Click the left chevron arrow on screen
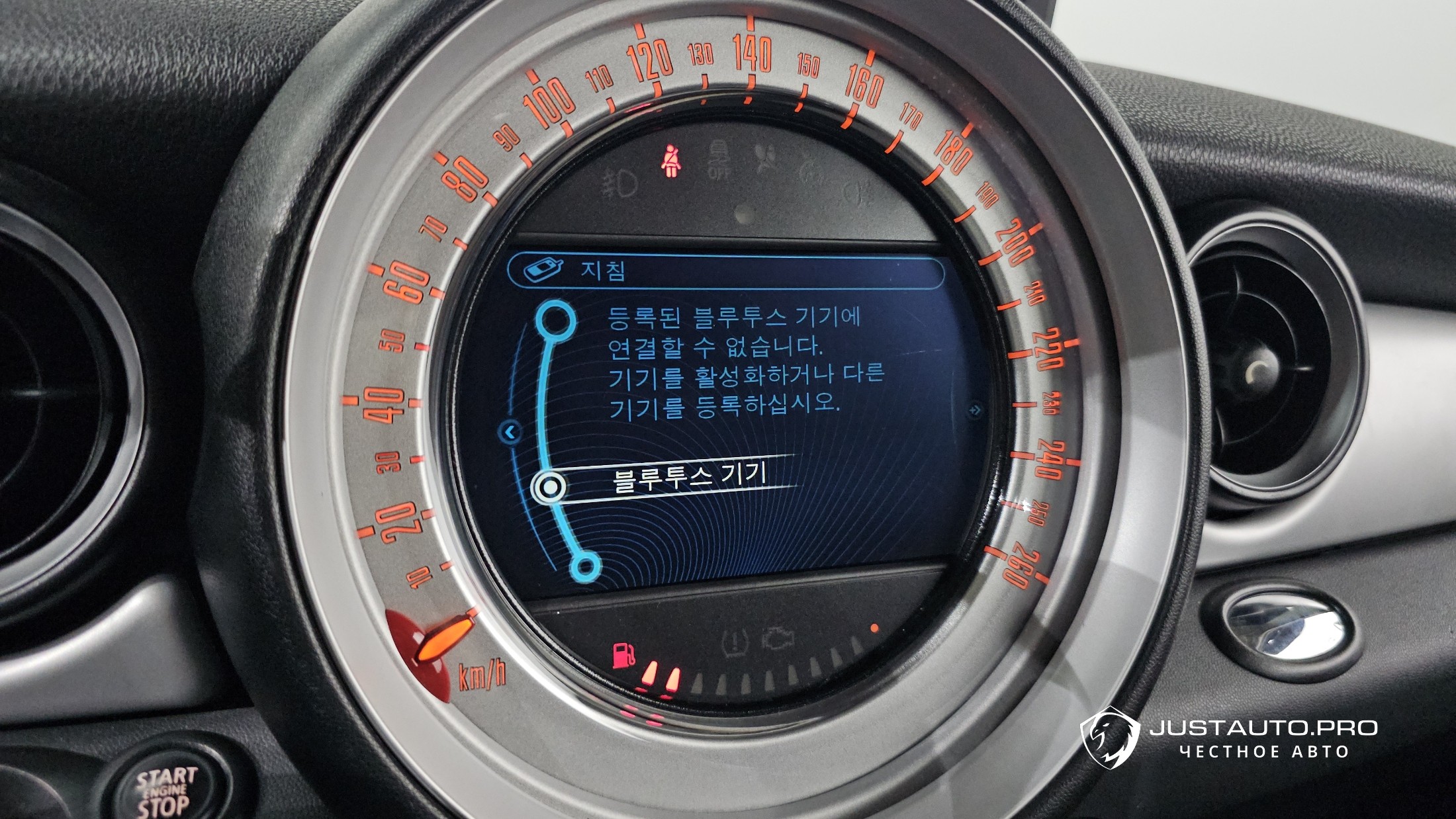This screenshot has width=1456, height=819. tap(510, 432)
